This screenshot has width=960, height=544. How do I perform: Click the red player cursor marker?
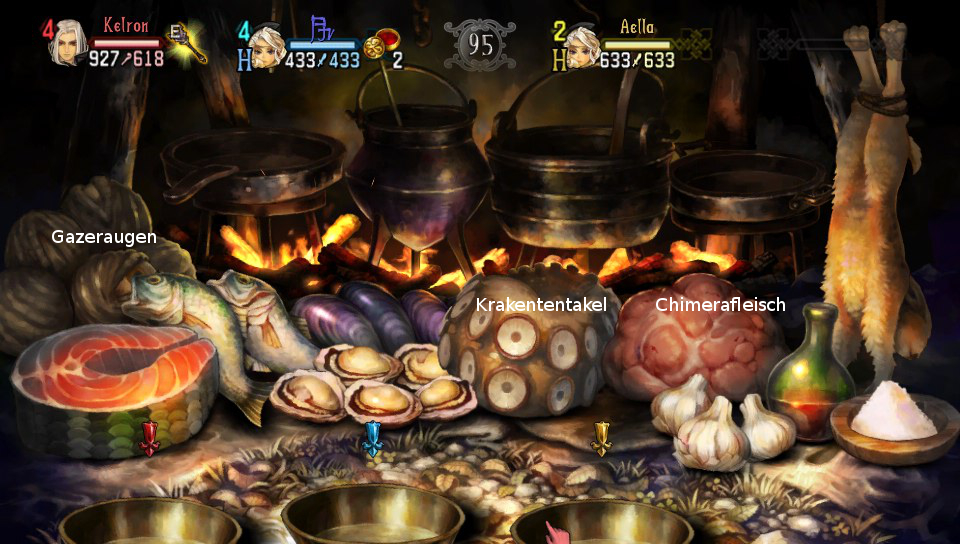tap(149, 437)
